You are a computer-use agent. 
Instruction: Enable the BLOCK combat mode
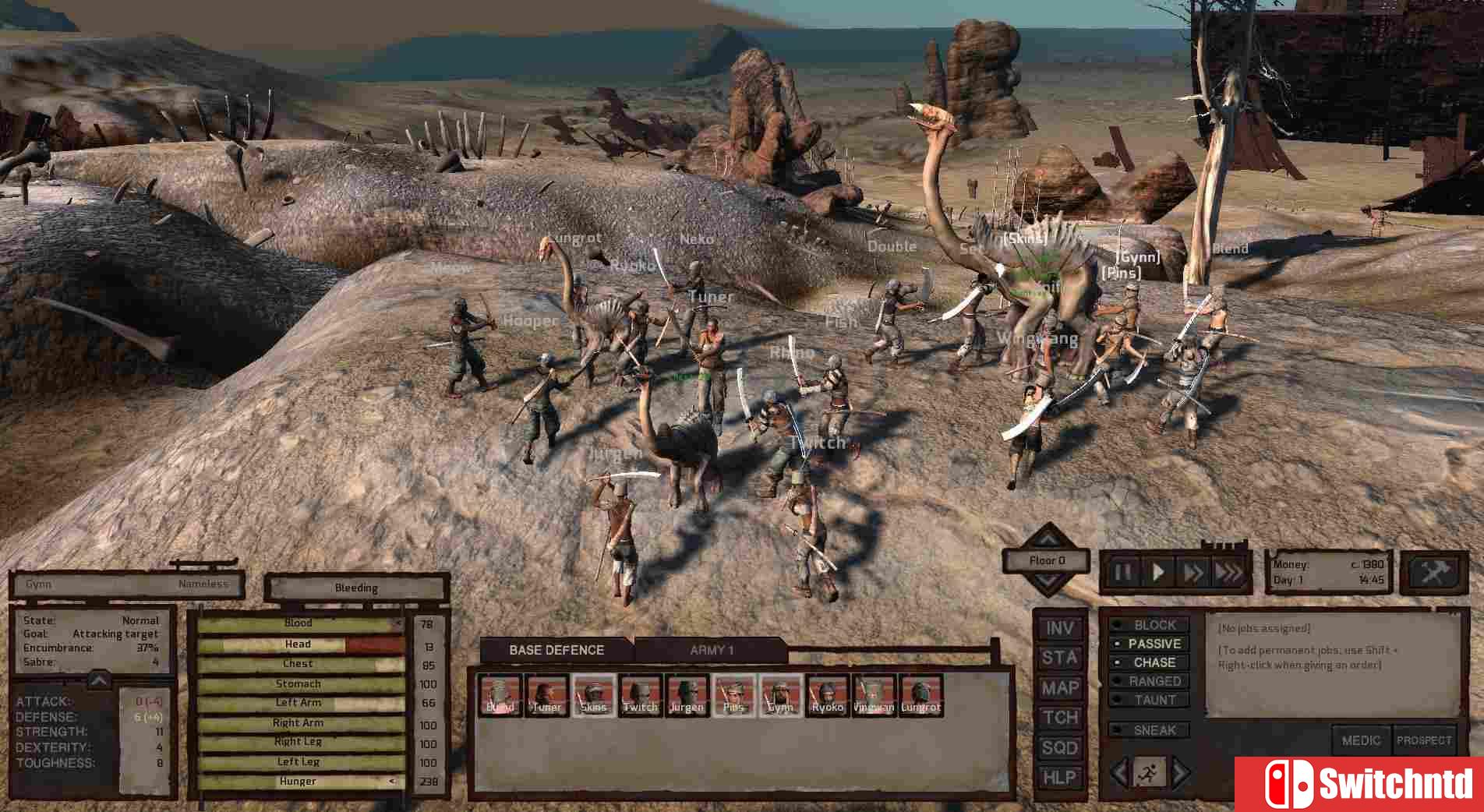click(x=1152, y=625)
